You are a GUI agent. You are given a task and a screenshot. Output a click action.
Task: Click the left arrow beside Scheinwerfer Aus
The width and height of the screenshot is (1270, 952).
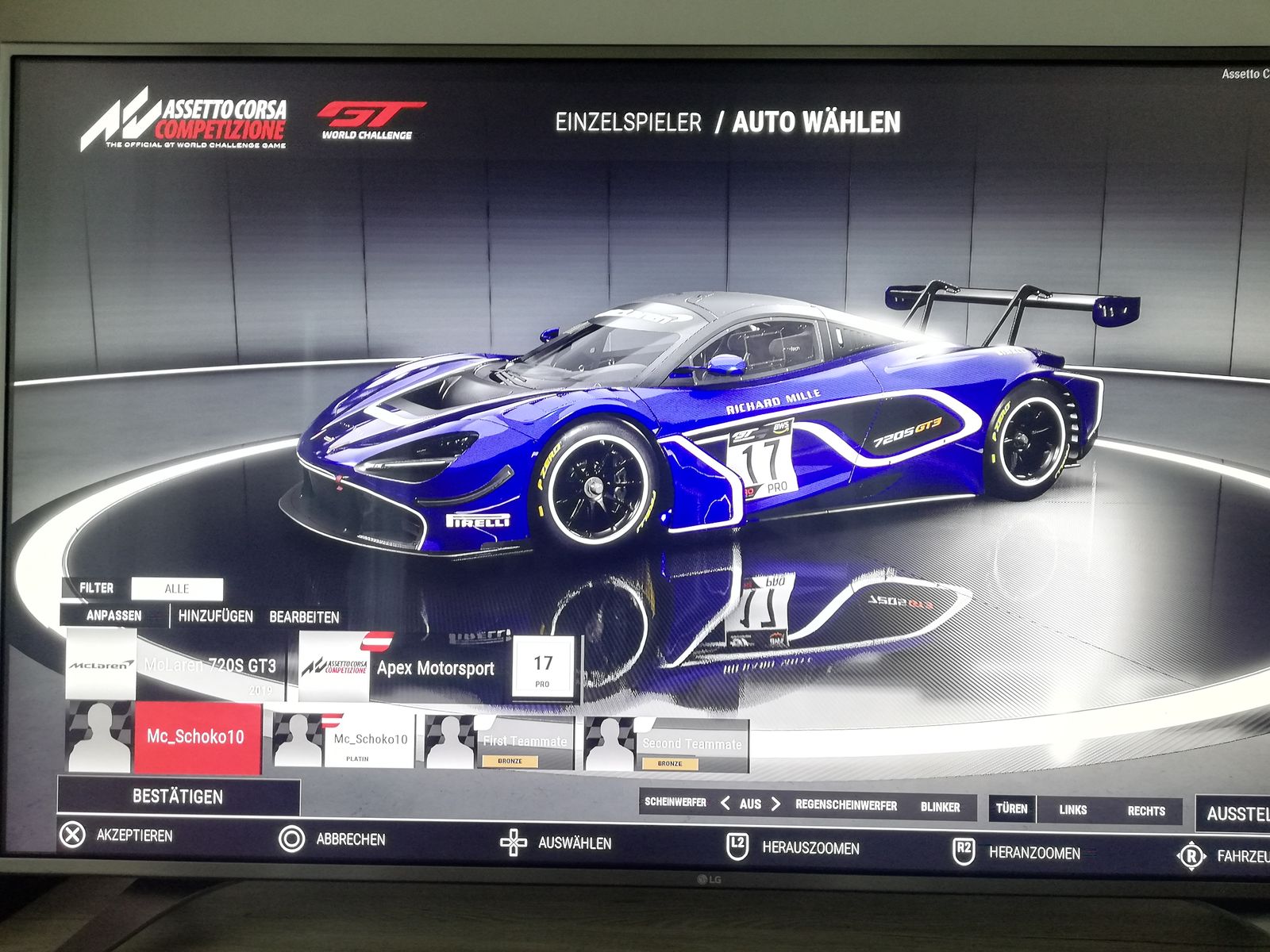tap(725, 804)
